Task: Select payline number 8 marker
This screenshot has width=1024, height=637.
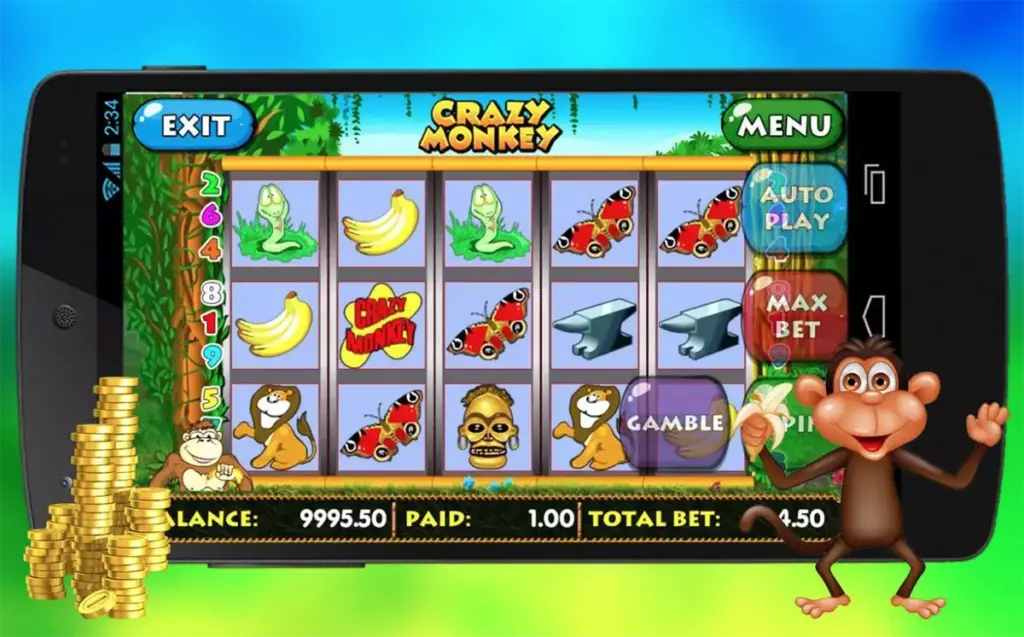Action: click(211, 293)
